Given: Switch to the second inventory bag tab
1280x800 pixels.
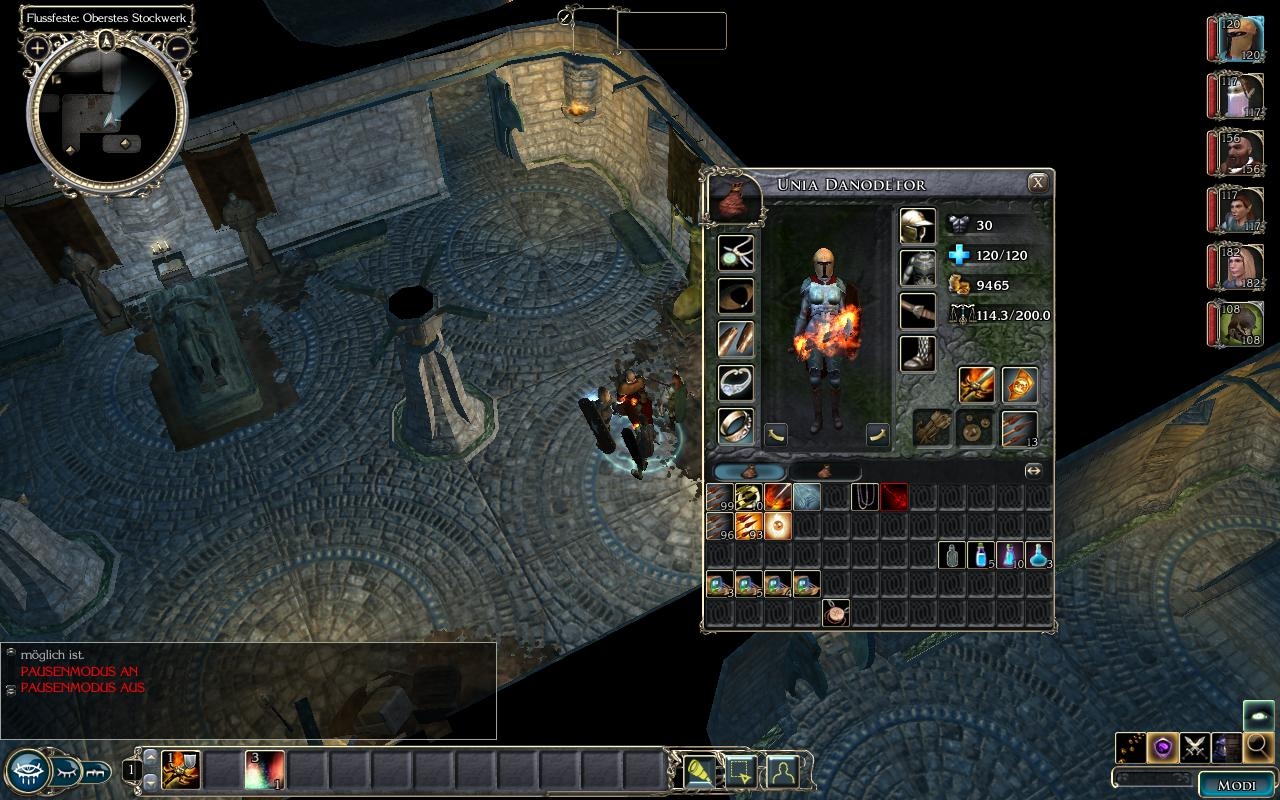Looking at the screenshot, I should point(825,471).
